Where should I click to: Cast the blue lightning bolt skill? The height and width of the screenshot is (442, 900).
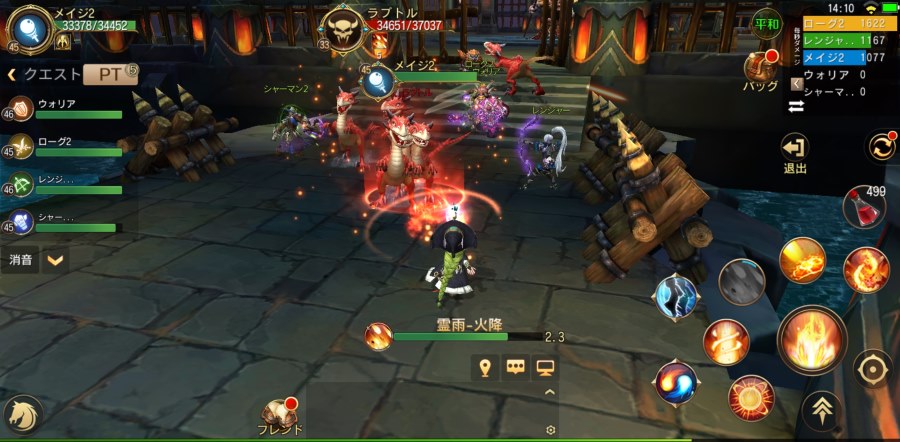(677, 297)
